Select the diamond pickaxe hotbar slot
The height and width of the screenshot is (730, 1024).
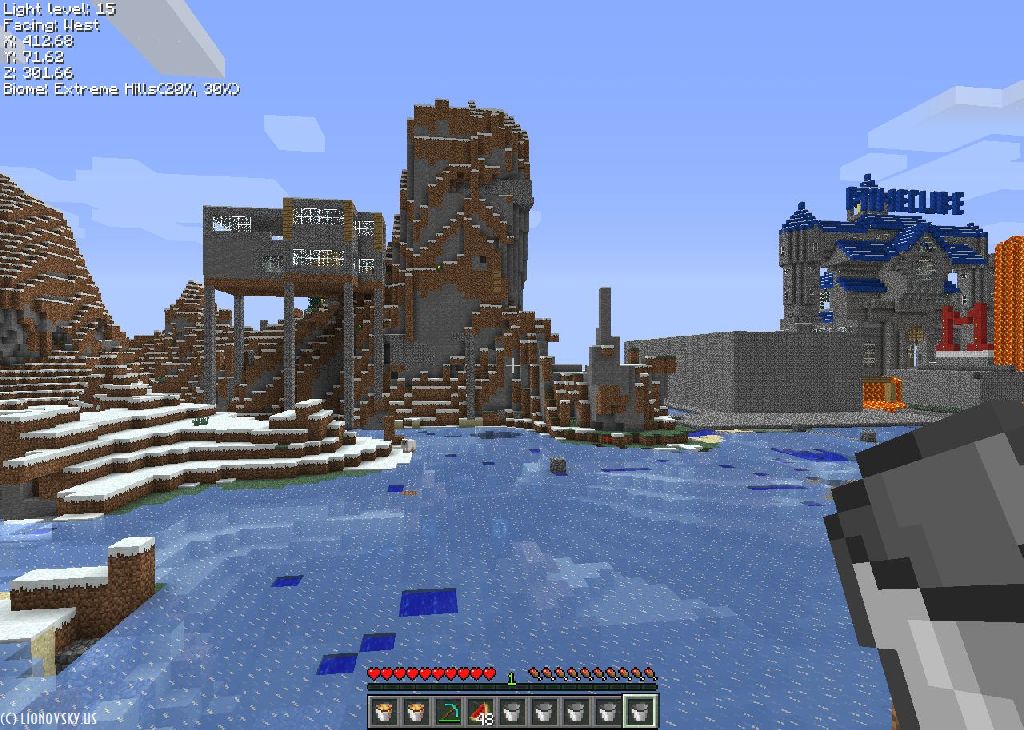tap(448, 711)
